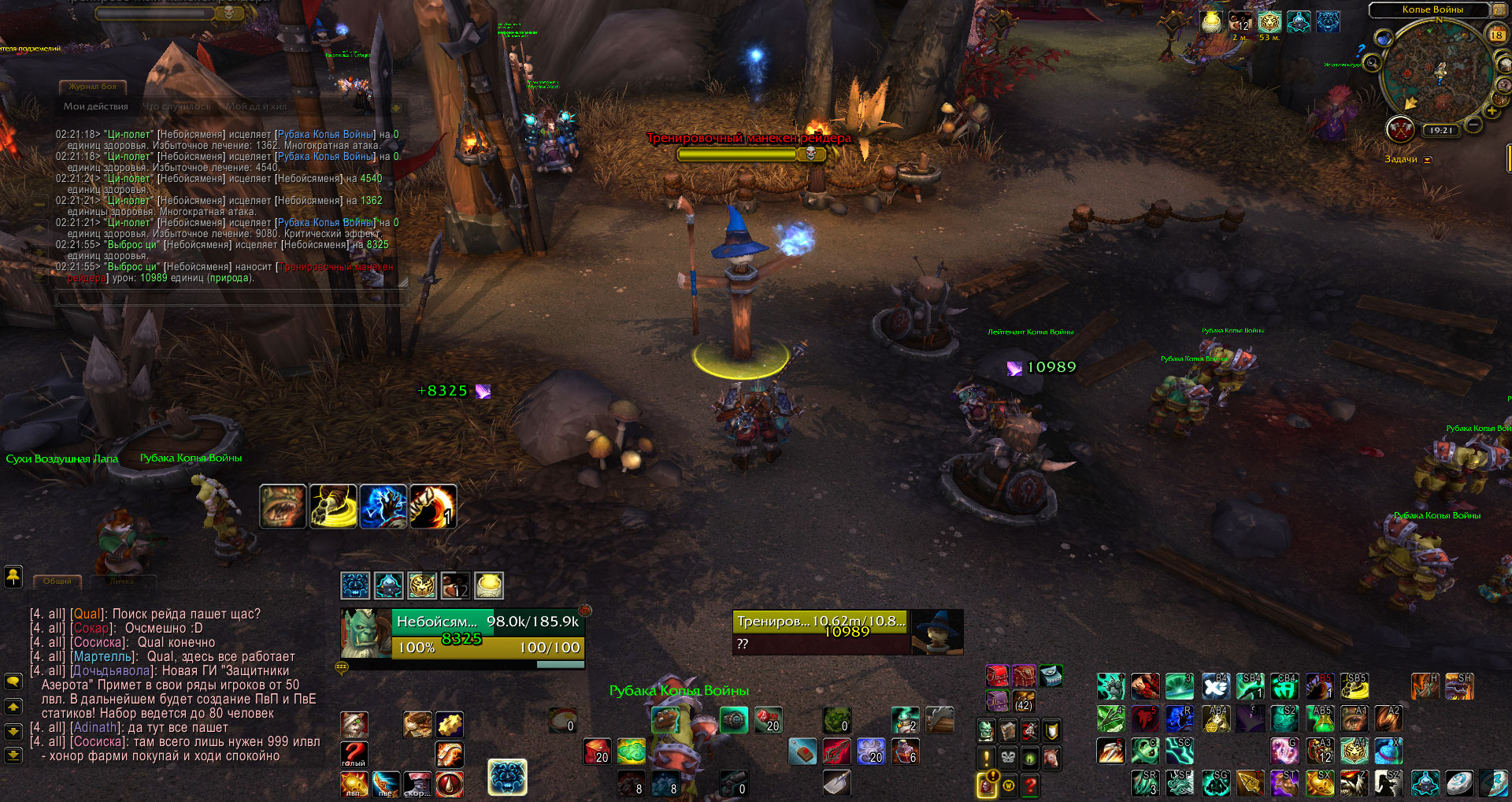This screenshot has width=1512, height=802.
Task: Zoom in the minimap with plus button
Action: (1492, 111)
